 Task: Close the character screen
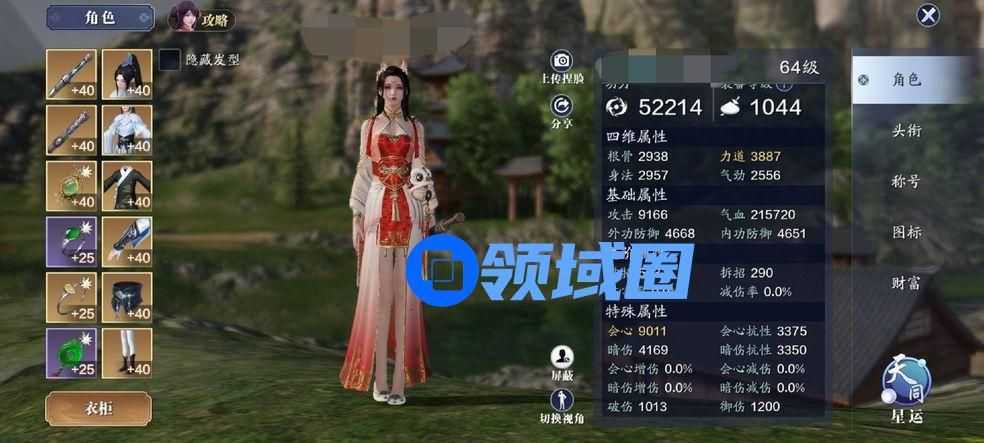click(x=929, y=15)
